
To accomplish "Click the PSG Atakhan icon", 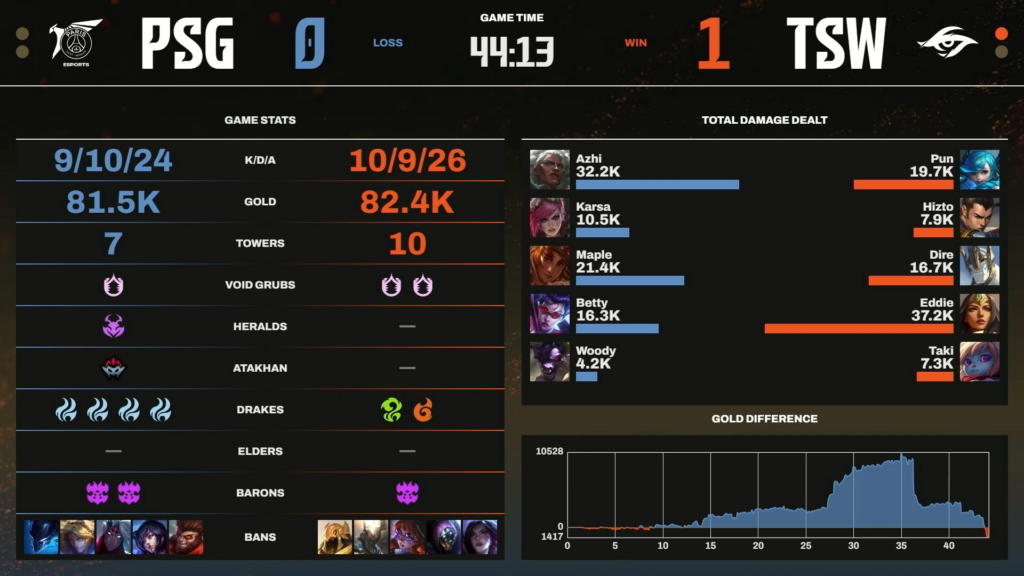I will (x=113, y=368).
